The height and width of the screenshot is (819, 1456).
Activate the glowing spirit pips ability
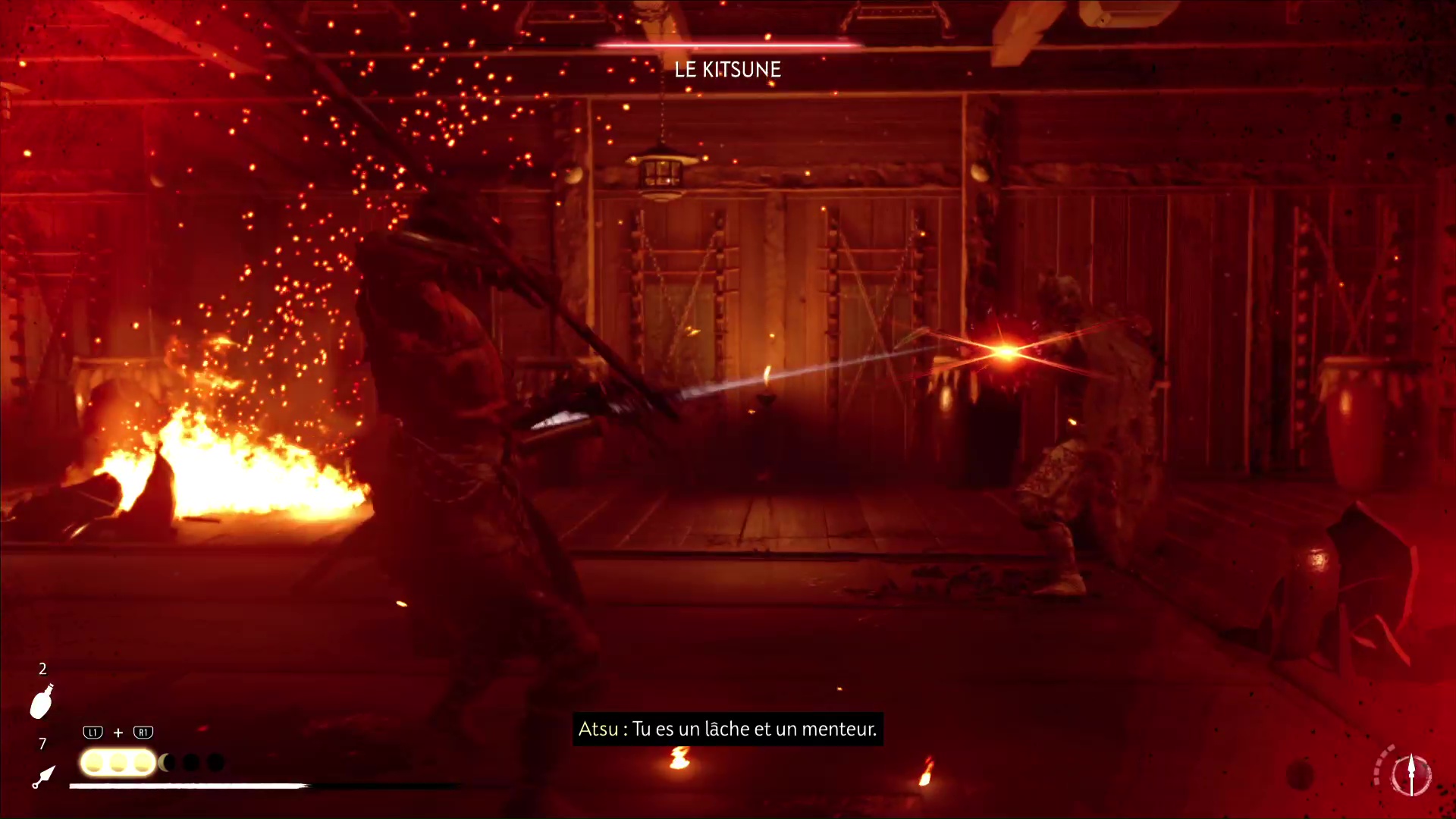click(118, 762)
